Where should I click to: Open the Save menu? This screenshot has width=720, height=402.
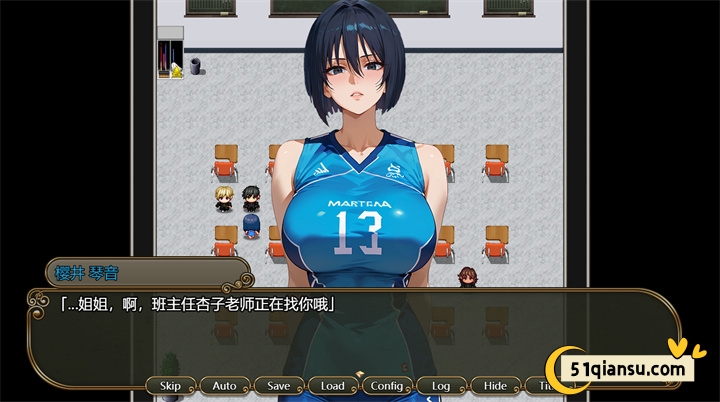tap(278, 386)
